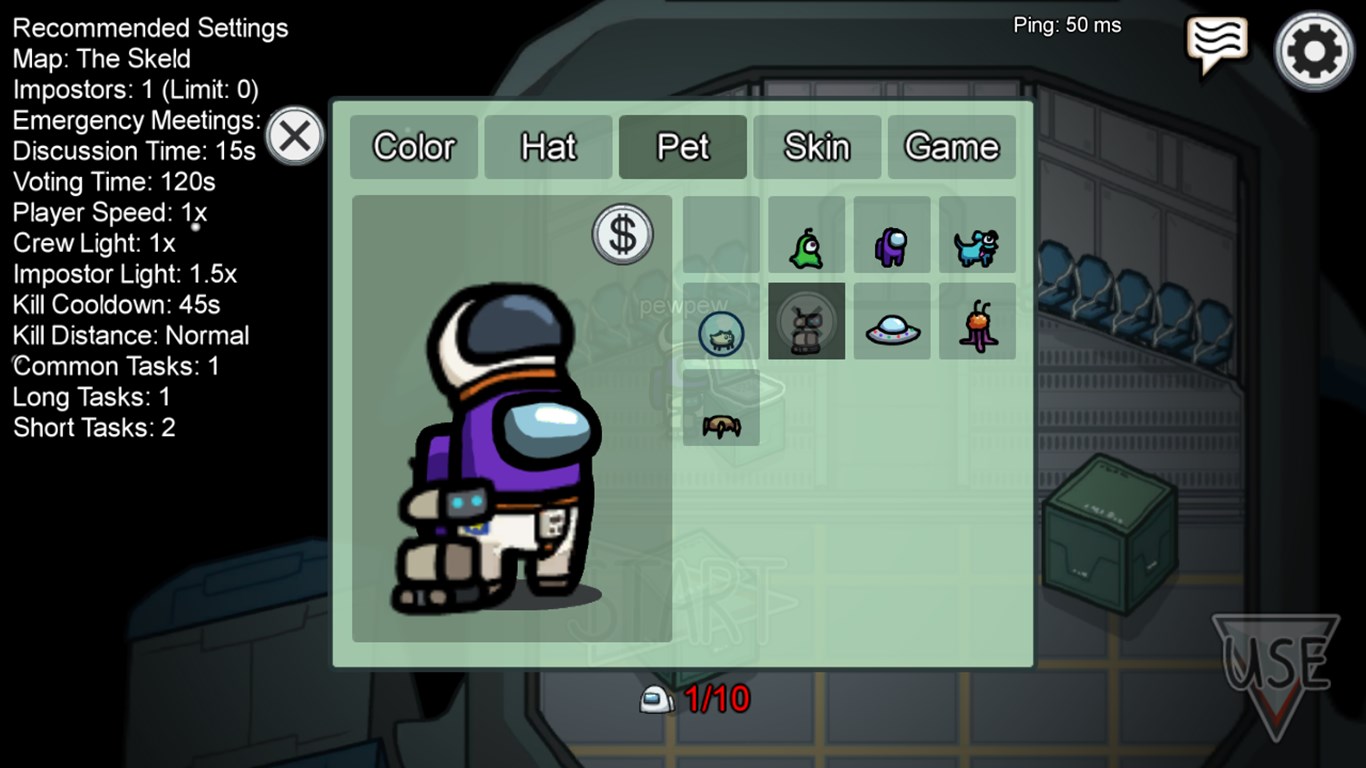Viewport: 1366px width, 768px height.
Task: Open the Game tab
Action: click(951, 146)
